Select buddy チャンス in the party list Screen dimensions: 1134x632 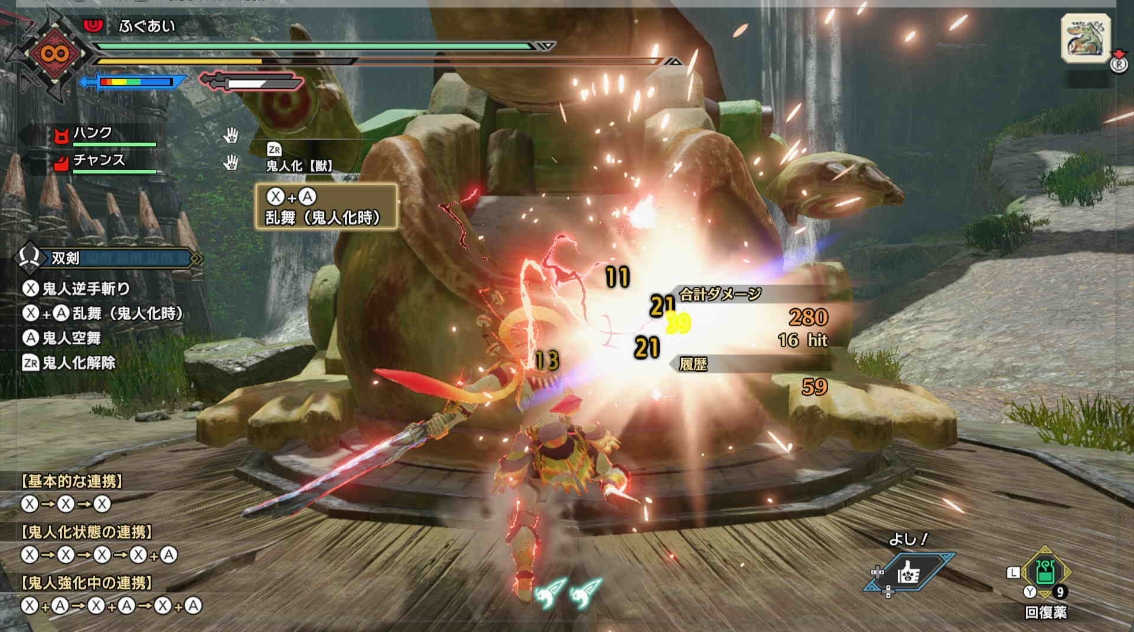coord(100,160)
